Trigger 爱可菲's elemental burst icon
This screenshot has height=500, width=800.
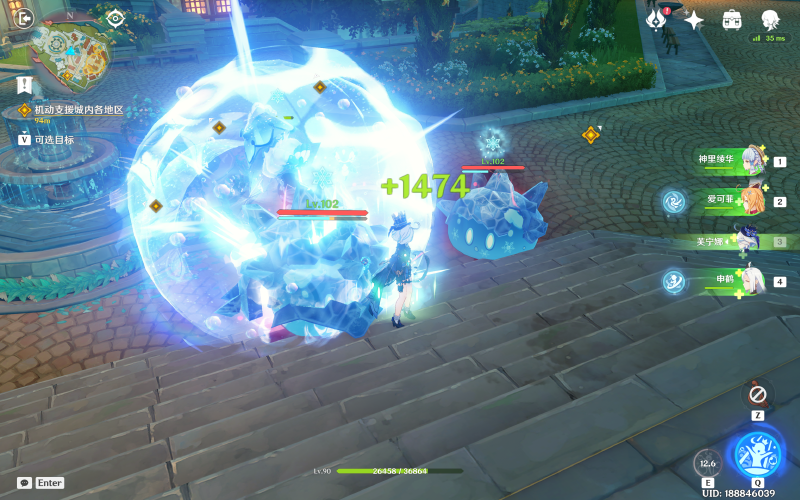[x=672, y=201]
